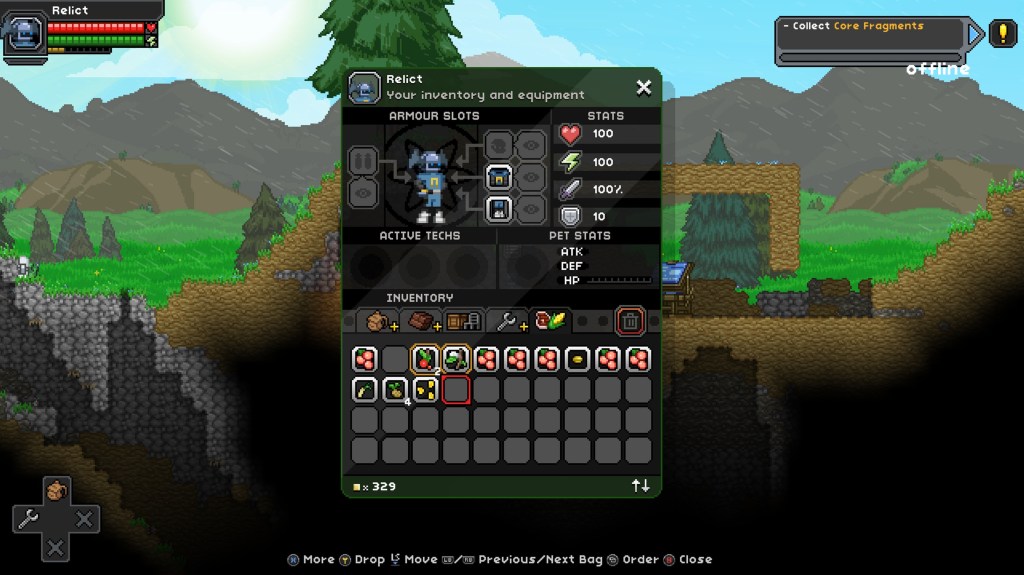Click the red trash can slot
Image resolution: width=1024 pixels, height=575 pixels.
coord(630,321)
